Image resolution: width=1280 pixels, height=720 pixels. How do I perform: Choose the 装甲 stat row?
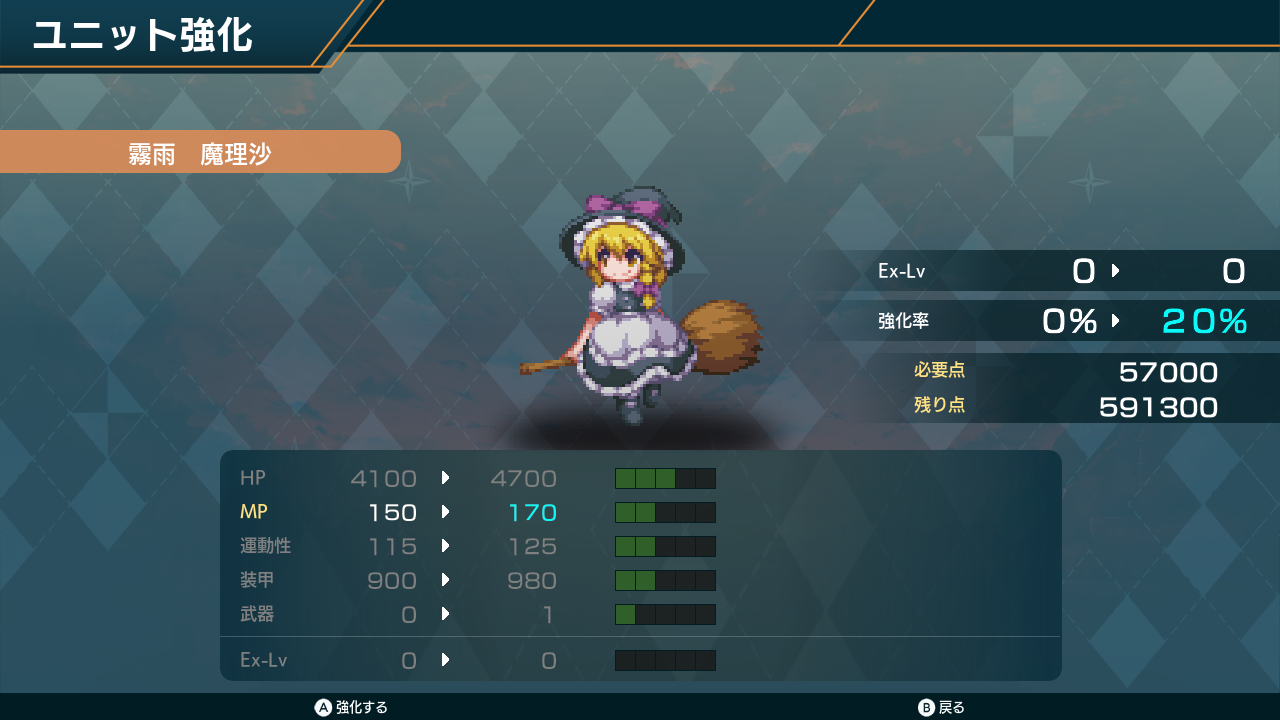pyautogui.click(x=477, y=580)
